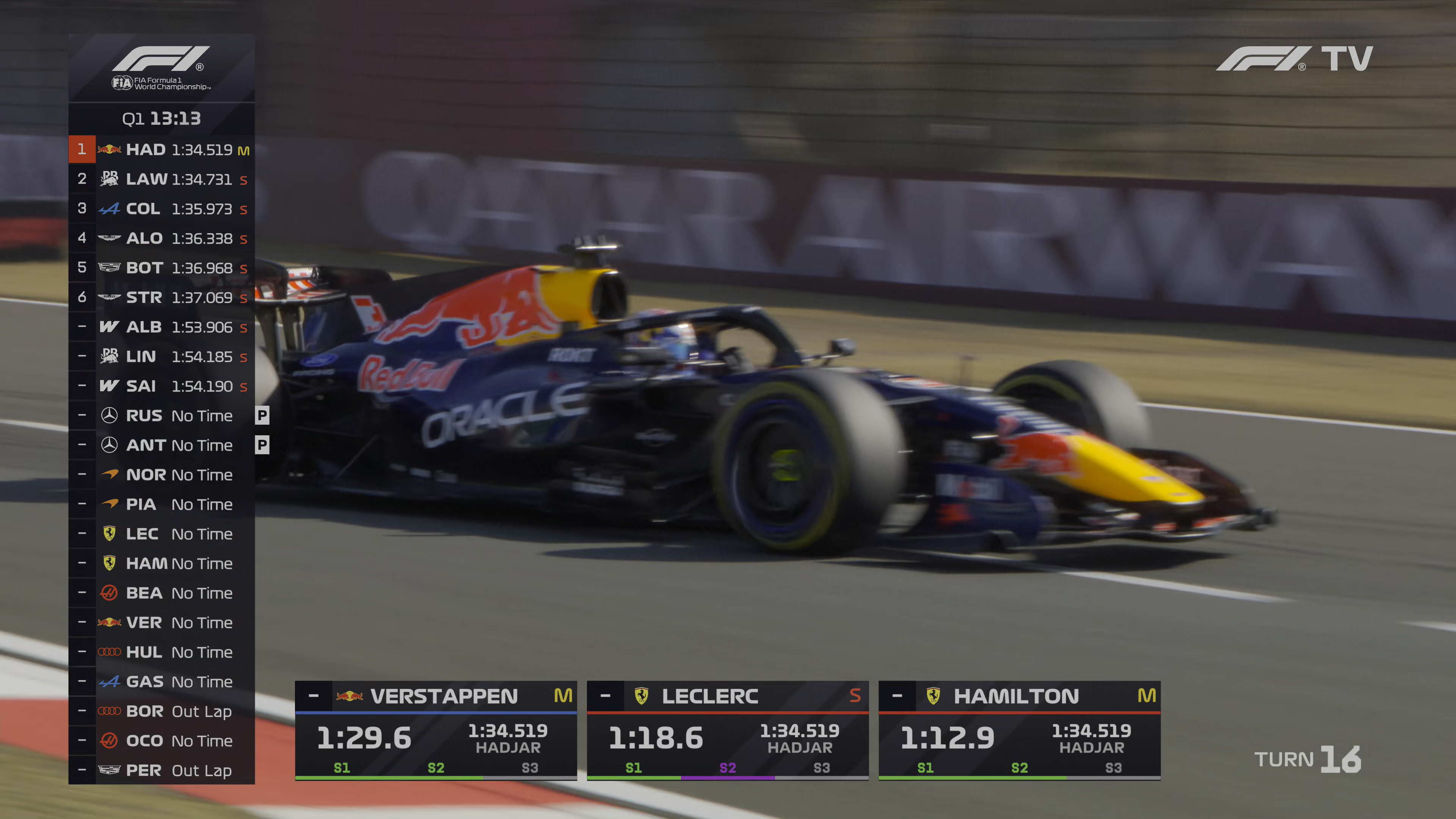Choose the RUS row showing No Time
The image size is (1456, 819).
click(x=162, y=416)
